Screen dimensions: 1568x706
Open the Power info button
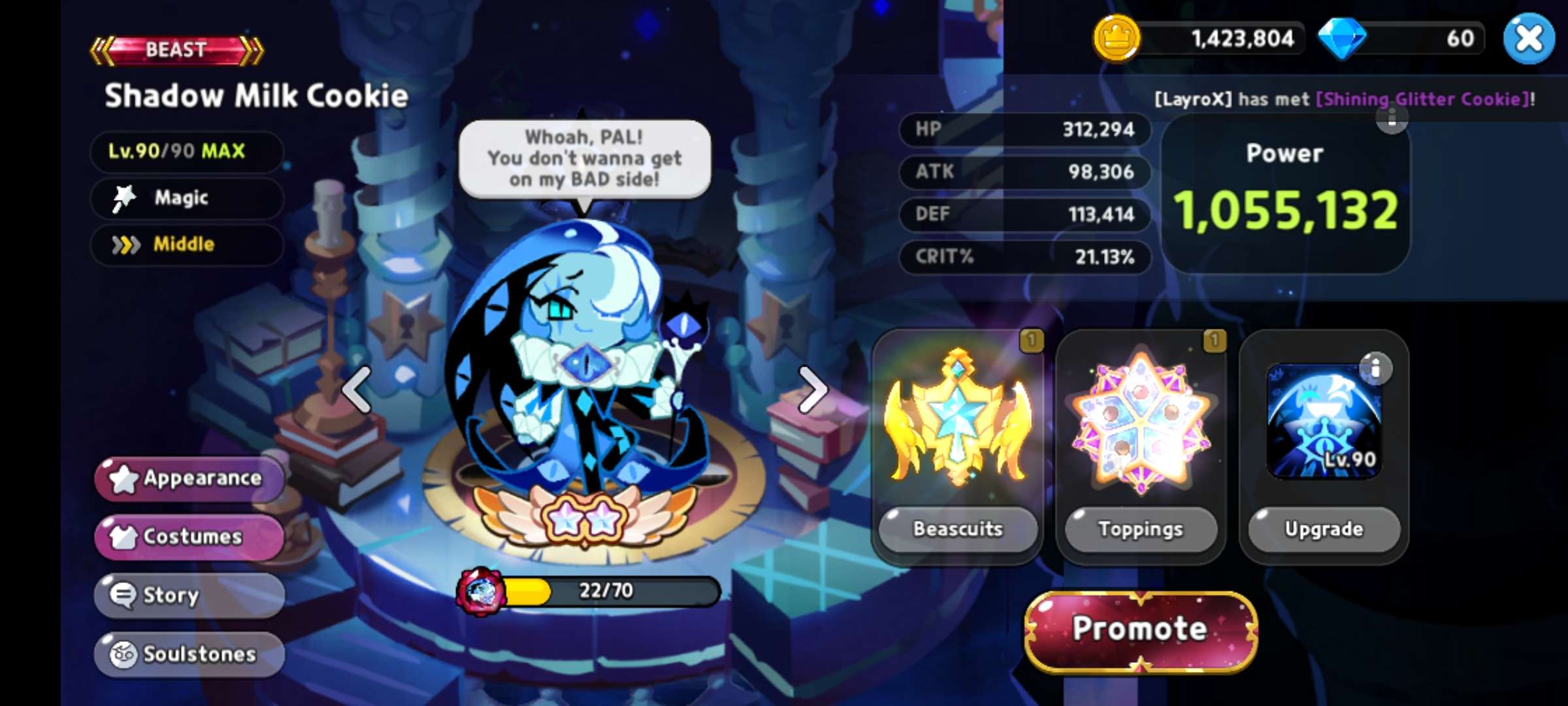pyautogui.click(x=1392, y=118)
